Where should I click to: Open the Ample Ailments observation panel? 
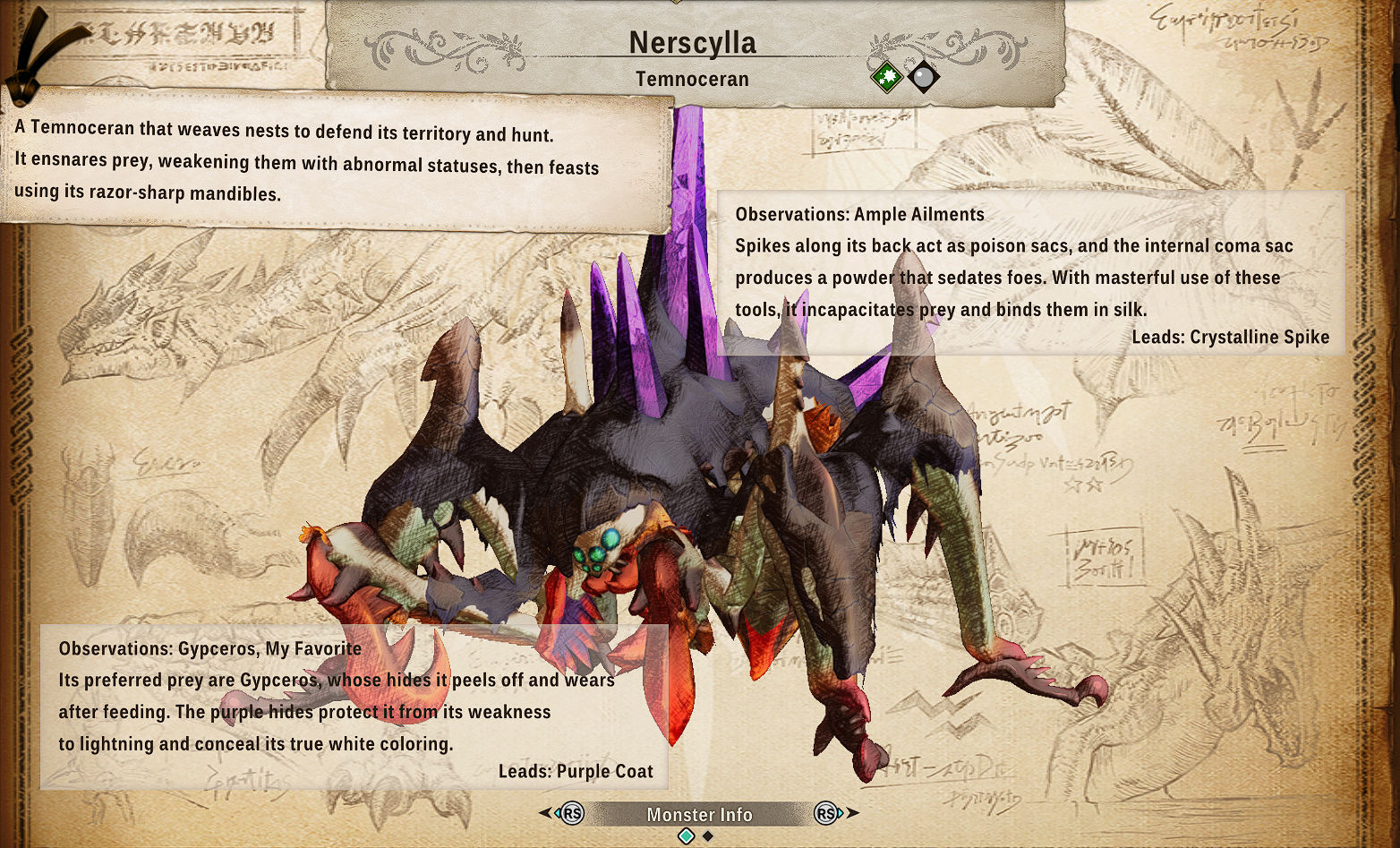tap(1030, 273)
